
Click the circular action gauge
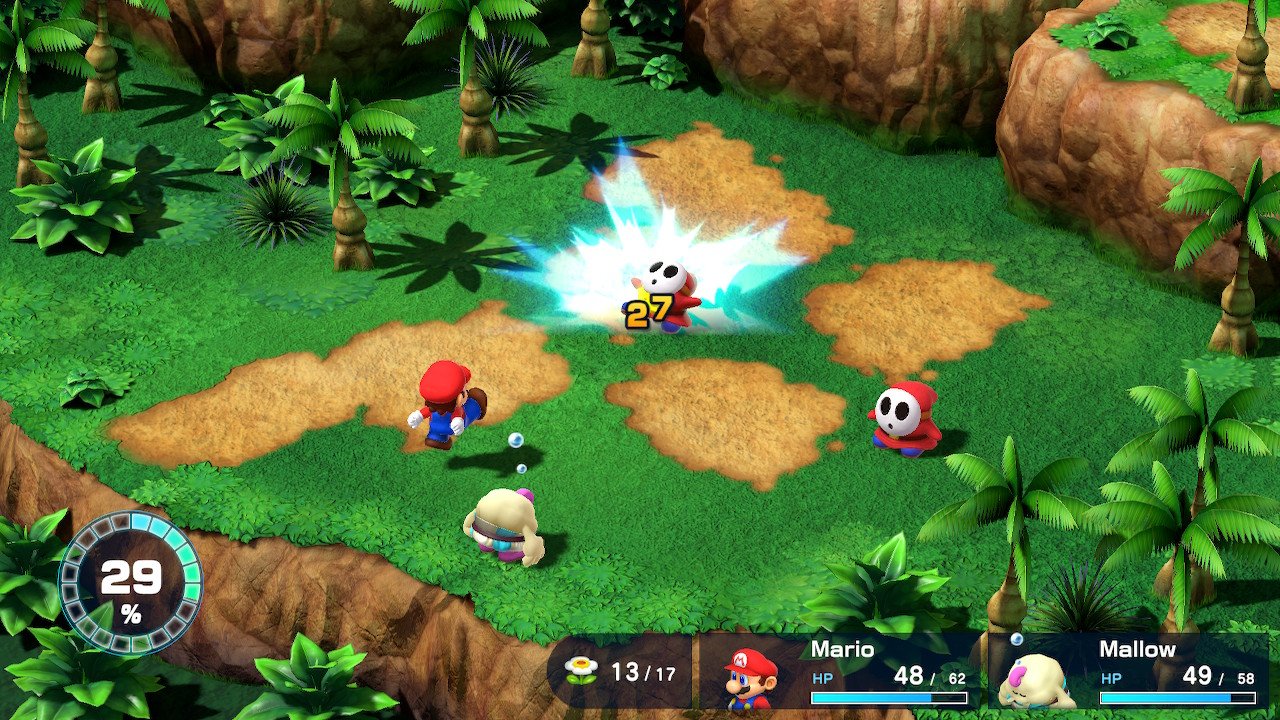click(x=130, y=583)
